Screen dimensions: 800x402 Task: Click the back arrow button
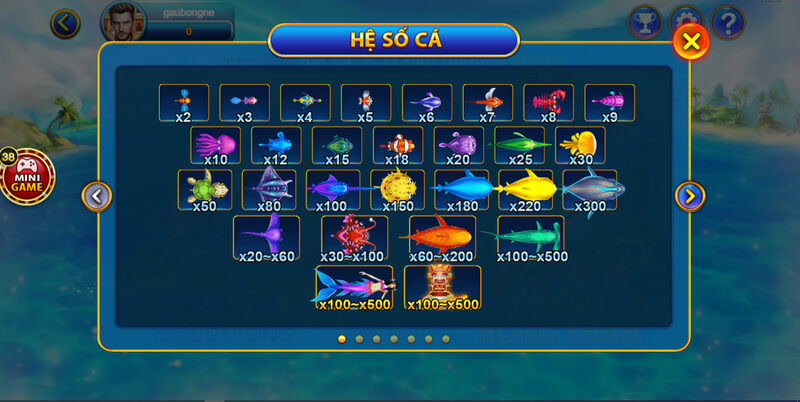[66, 22]
